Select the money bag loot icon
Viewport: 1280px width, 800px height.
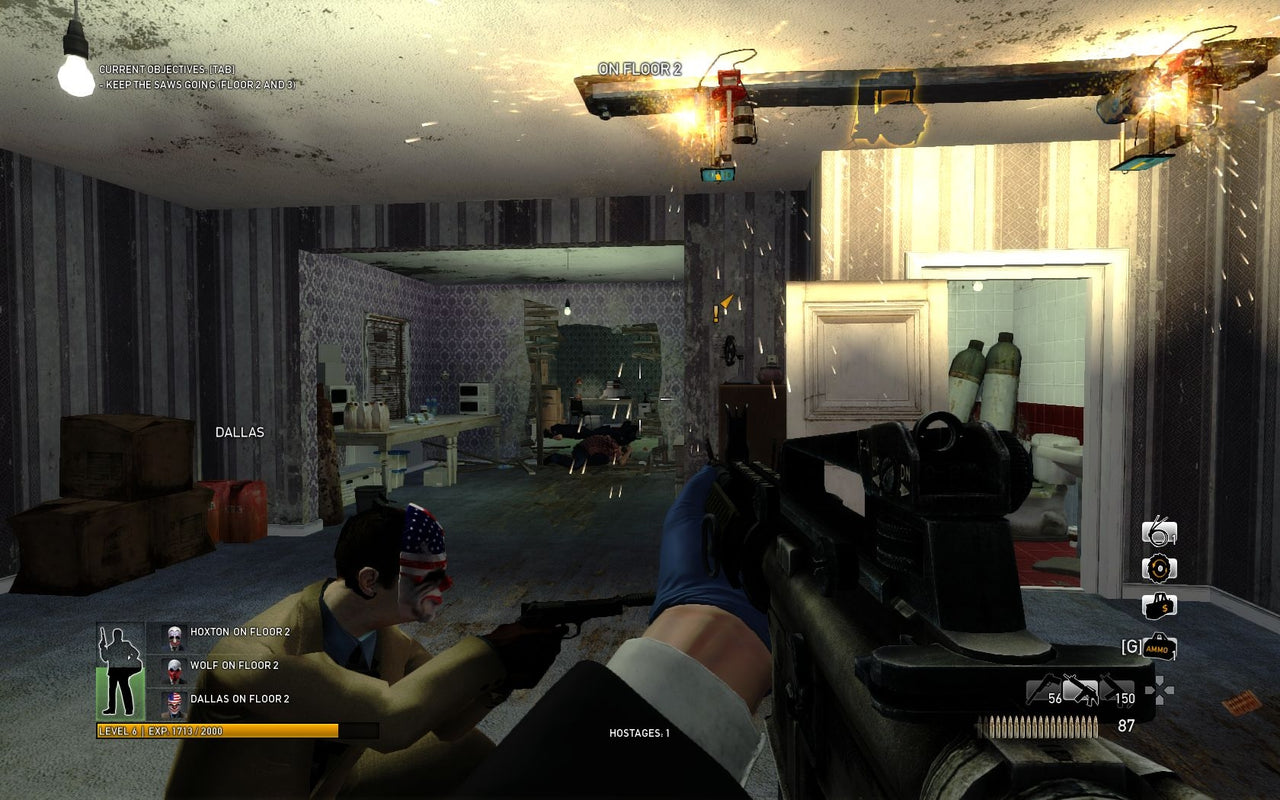click(1158, 605)
